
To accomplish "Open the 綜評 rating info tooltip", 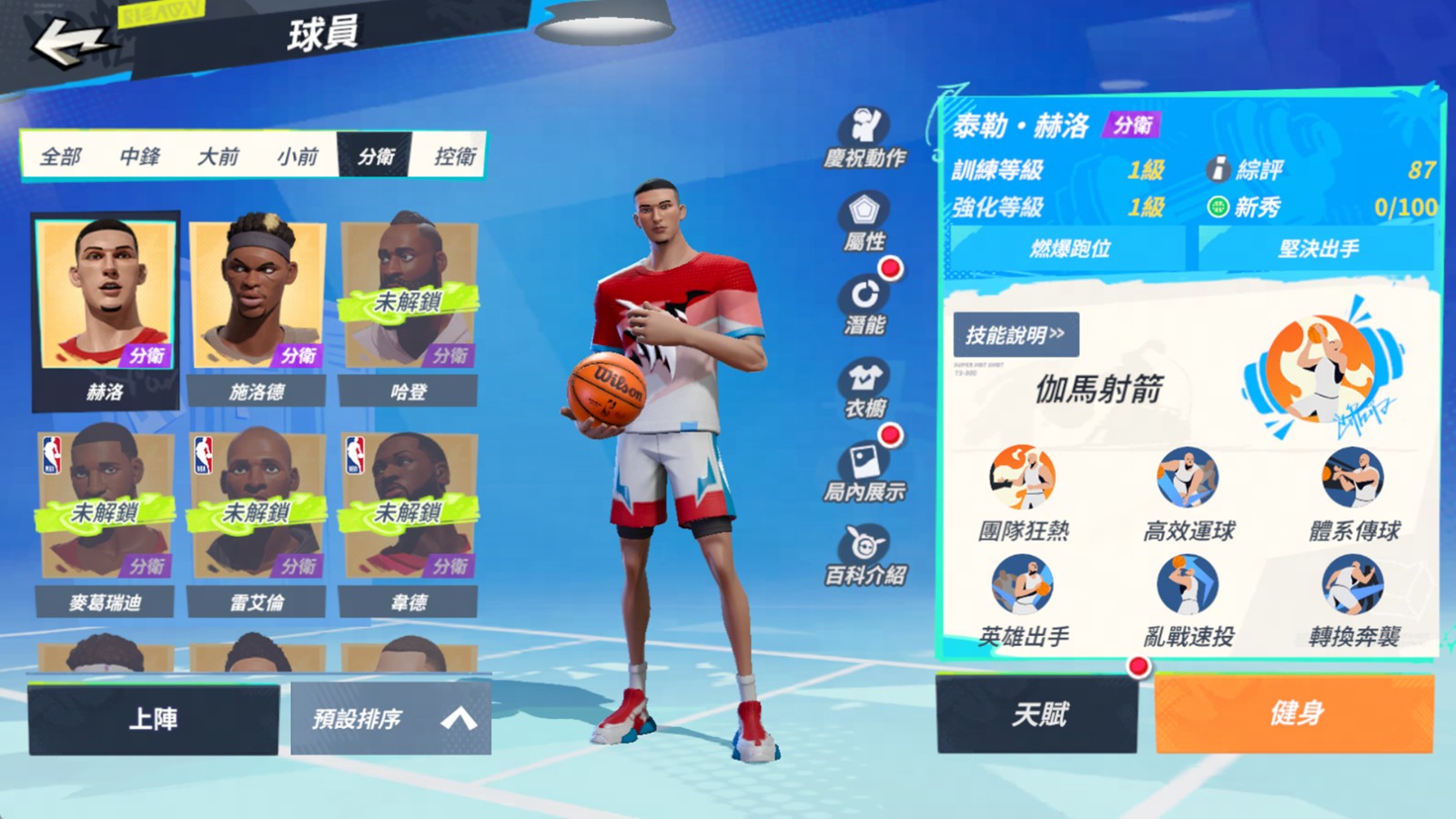I will click(1218, 167).
